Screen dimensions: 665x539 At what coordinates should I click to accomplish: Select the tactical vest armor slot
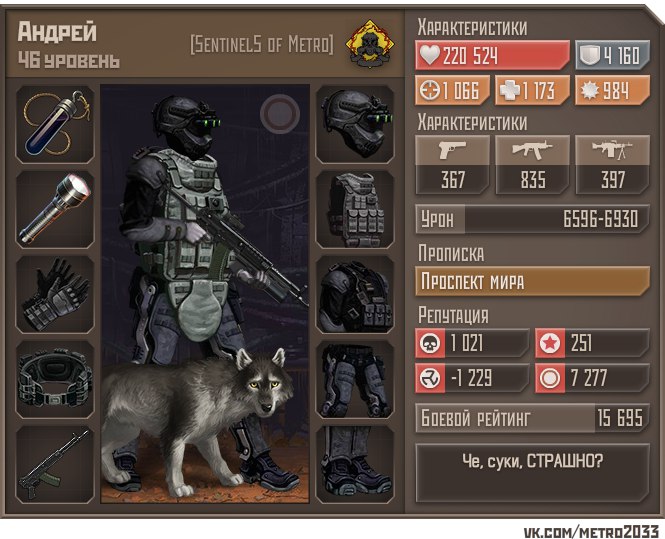point(355,209)
